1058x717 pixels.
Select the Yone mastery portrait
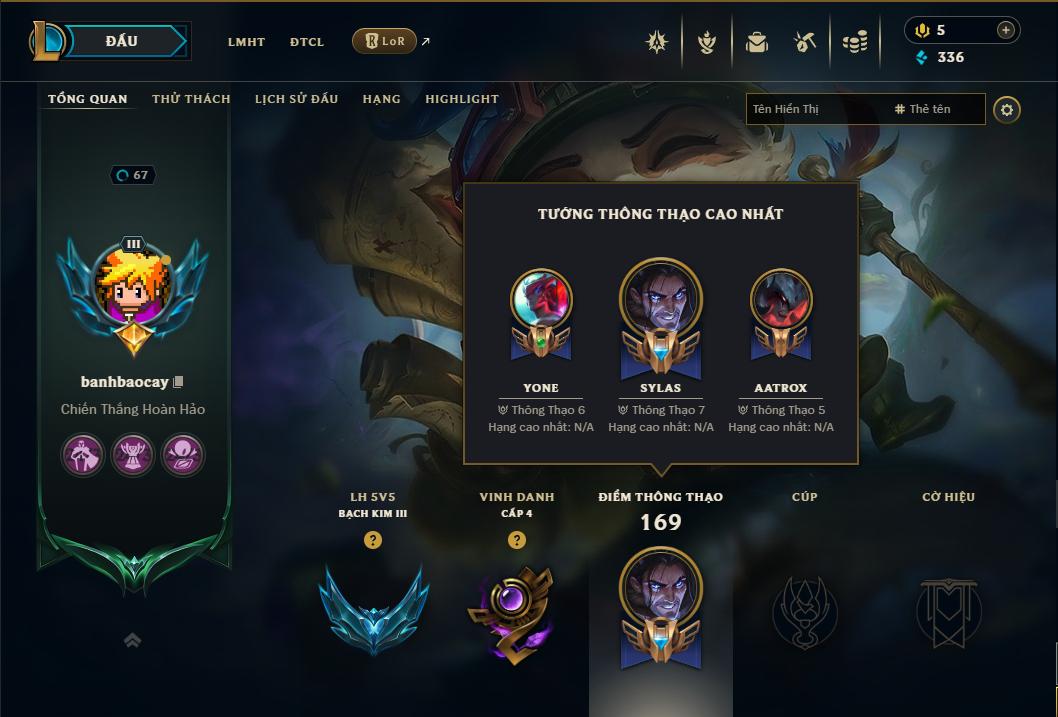(x=541, y=300)
